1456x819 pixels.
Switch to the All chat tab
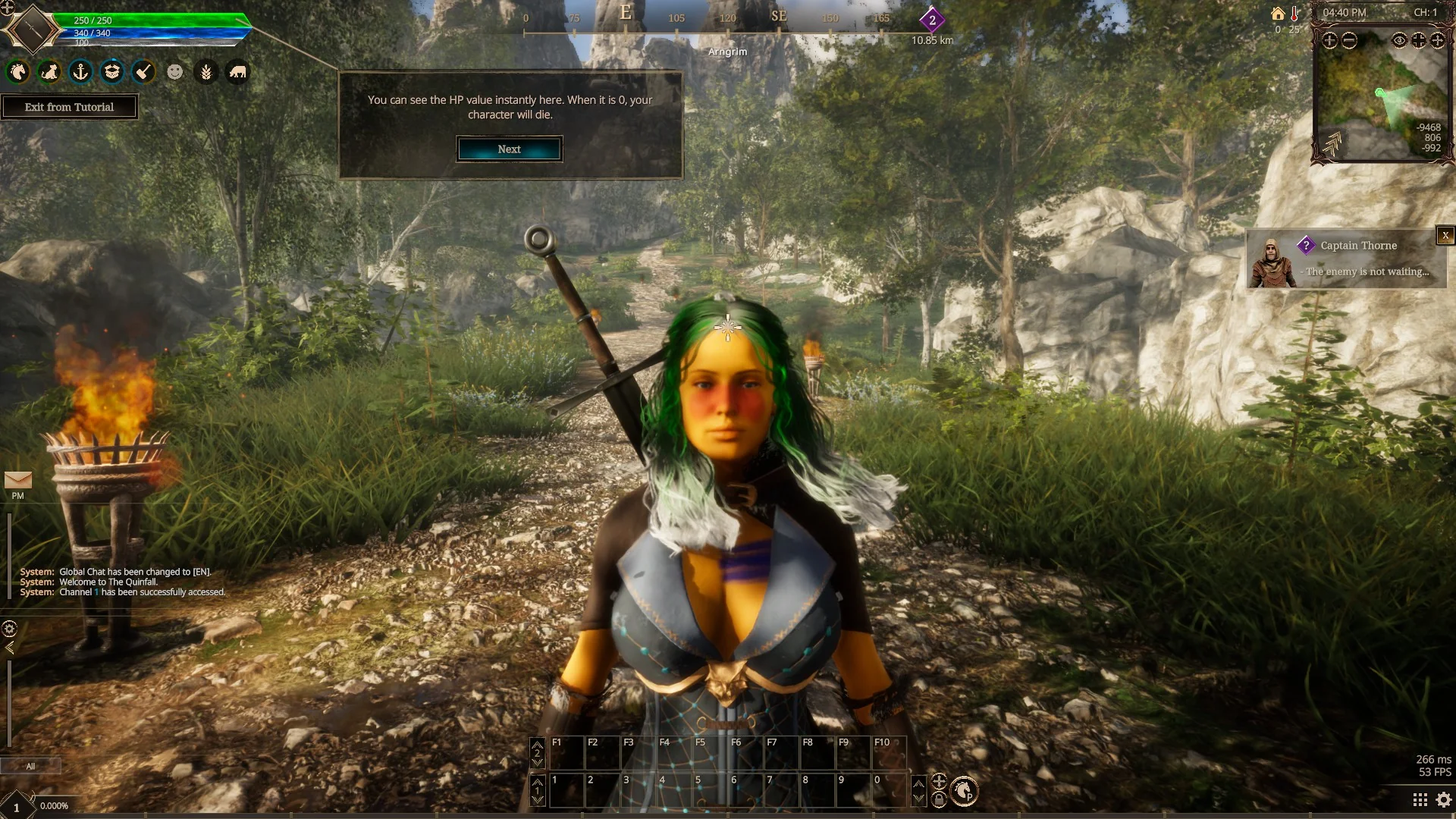point(30,766)
